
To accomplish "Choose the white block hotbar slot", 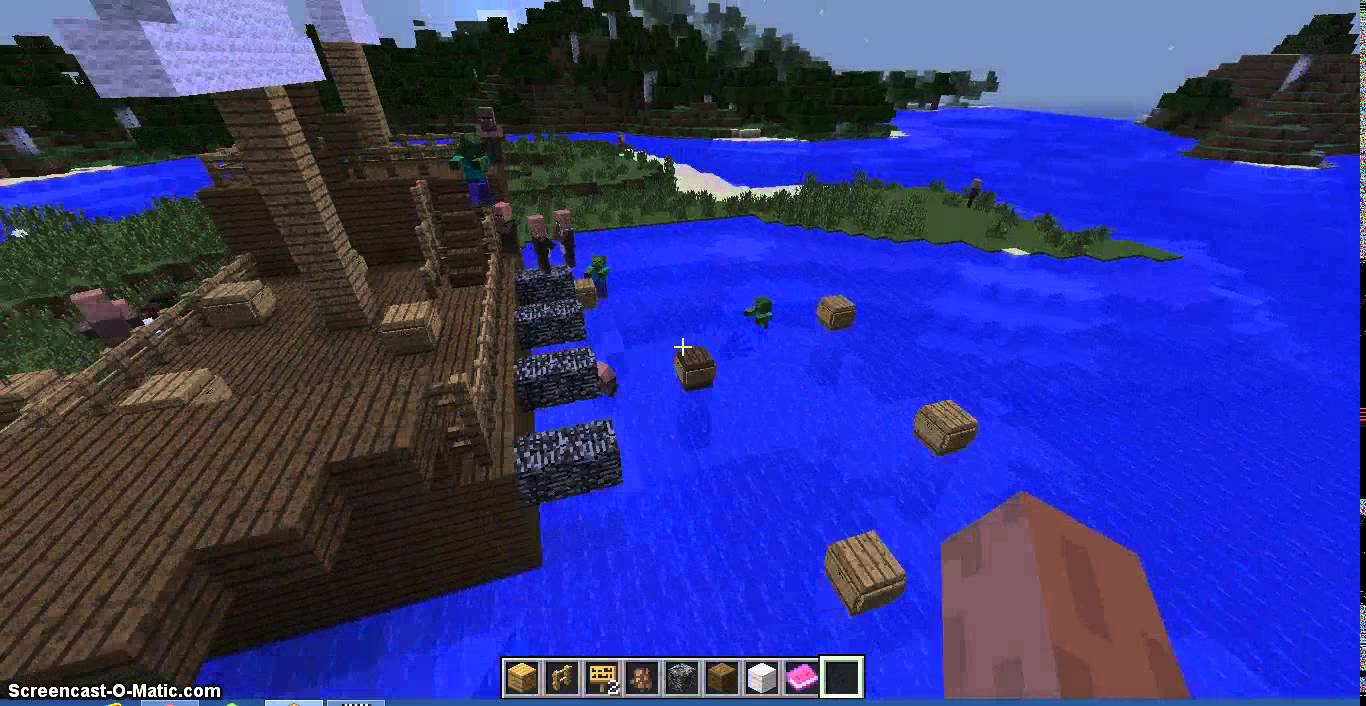I will click(762, 678).
